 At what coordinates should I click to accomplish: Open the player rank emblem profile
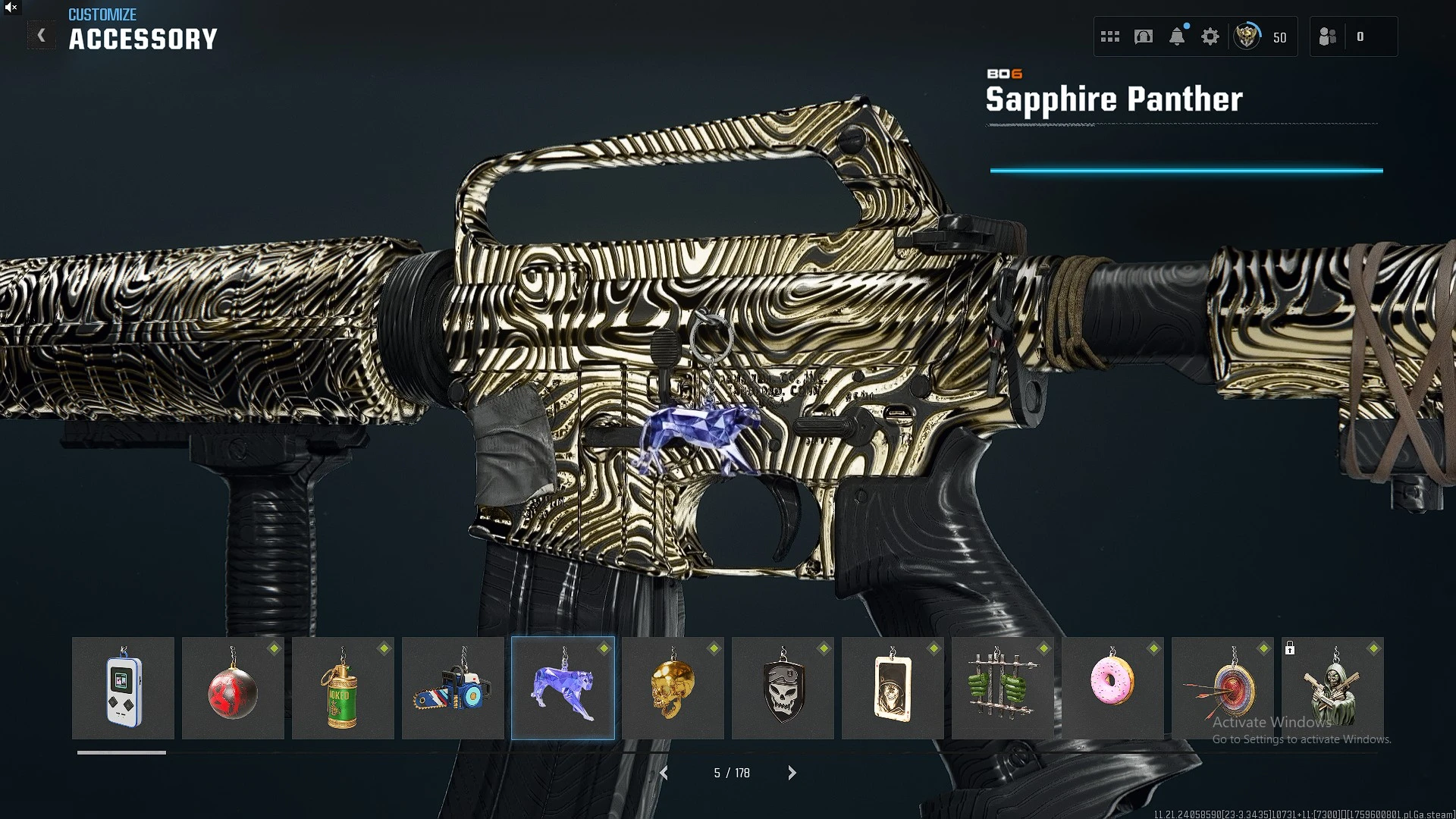[1247, 36]
